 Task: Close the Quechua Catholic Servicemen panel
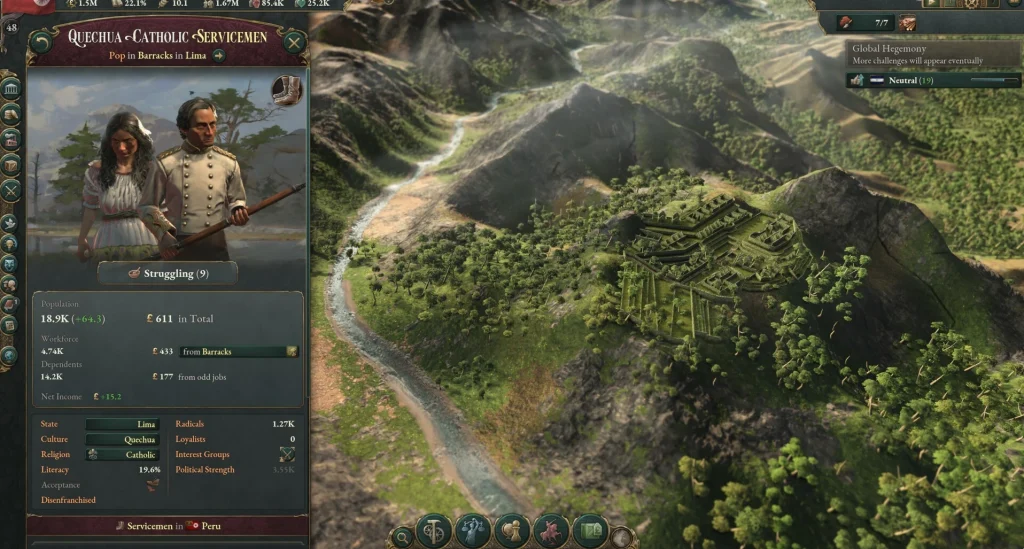click(294, 42)
